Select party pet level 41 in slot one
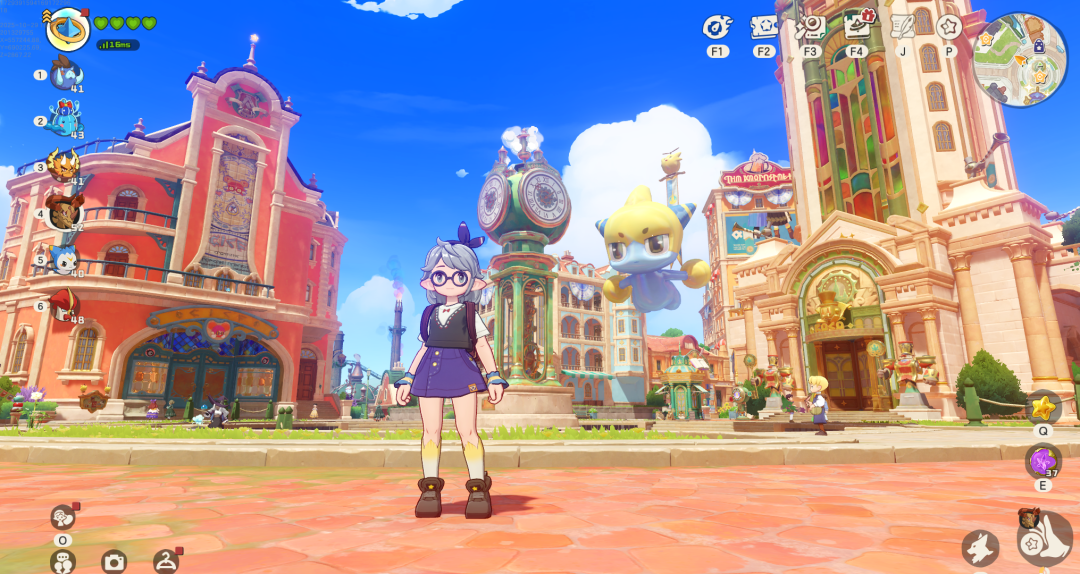Image resolution: width=1080 pixels, height=574 pixels. coord(65,74)
